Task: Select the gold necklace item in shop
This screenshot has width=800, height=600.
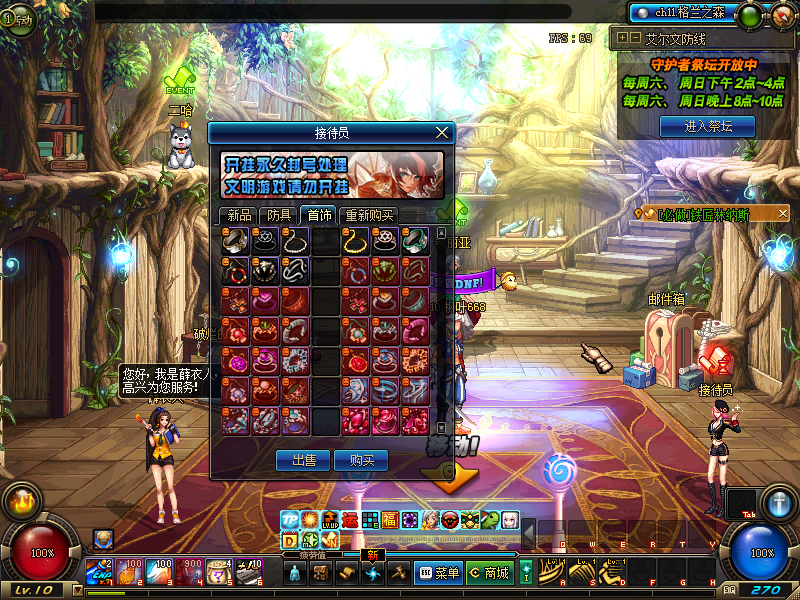Action: pos(355,240)
